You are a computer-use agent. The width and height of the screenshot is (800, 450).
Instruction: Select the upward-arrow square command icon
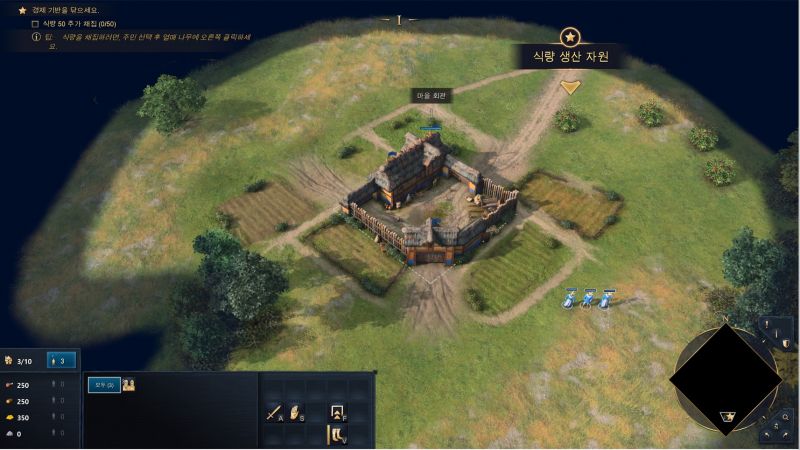pos(337,412)
